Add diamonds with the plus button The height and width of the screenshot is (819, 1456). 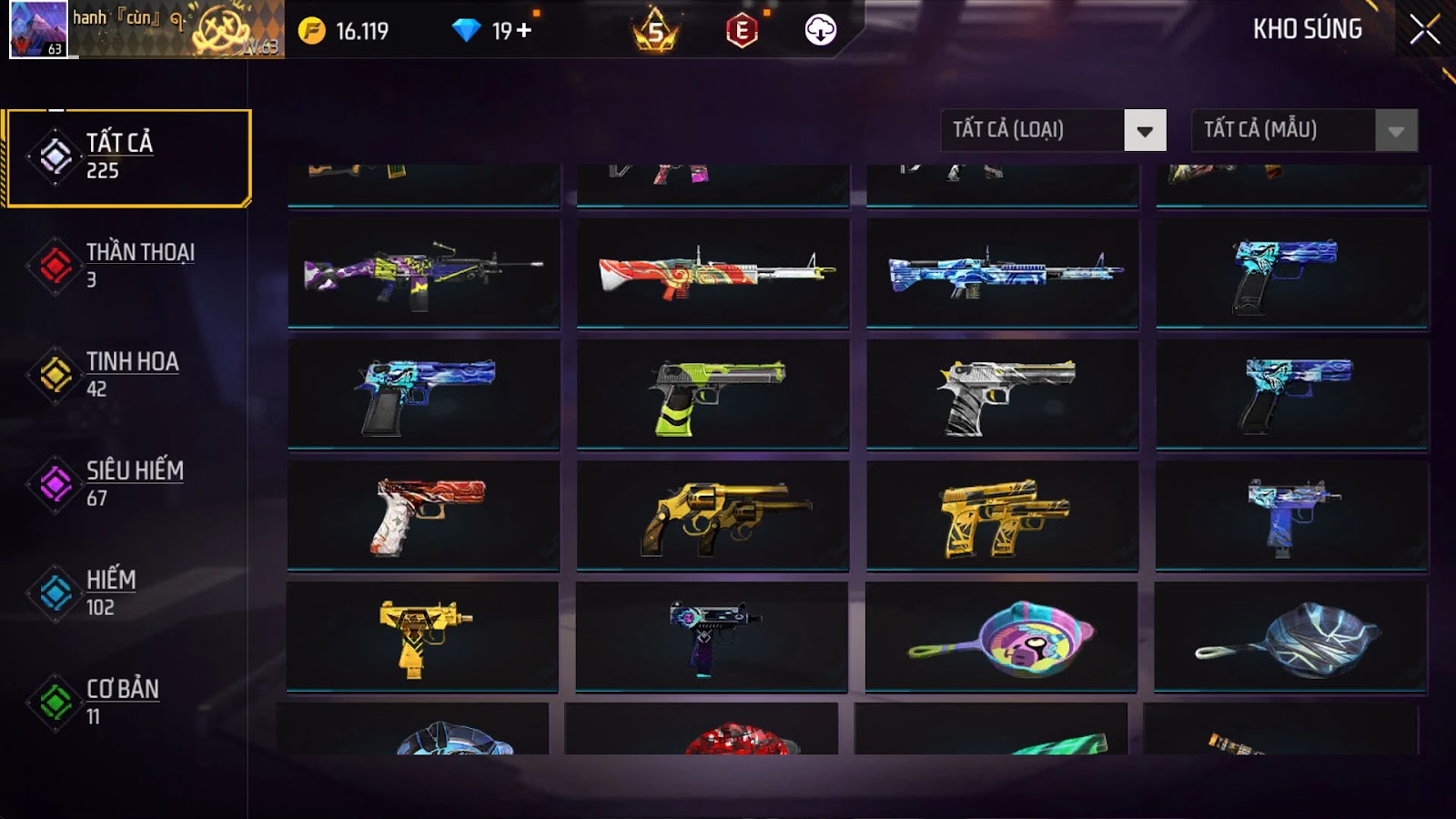click(524, 31)
